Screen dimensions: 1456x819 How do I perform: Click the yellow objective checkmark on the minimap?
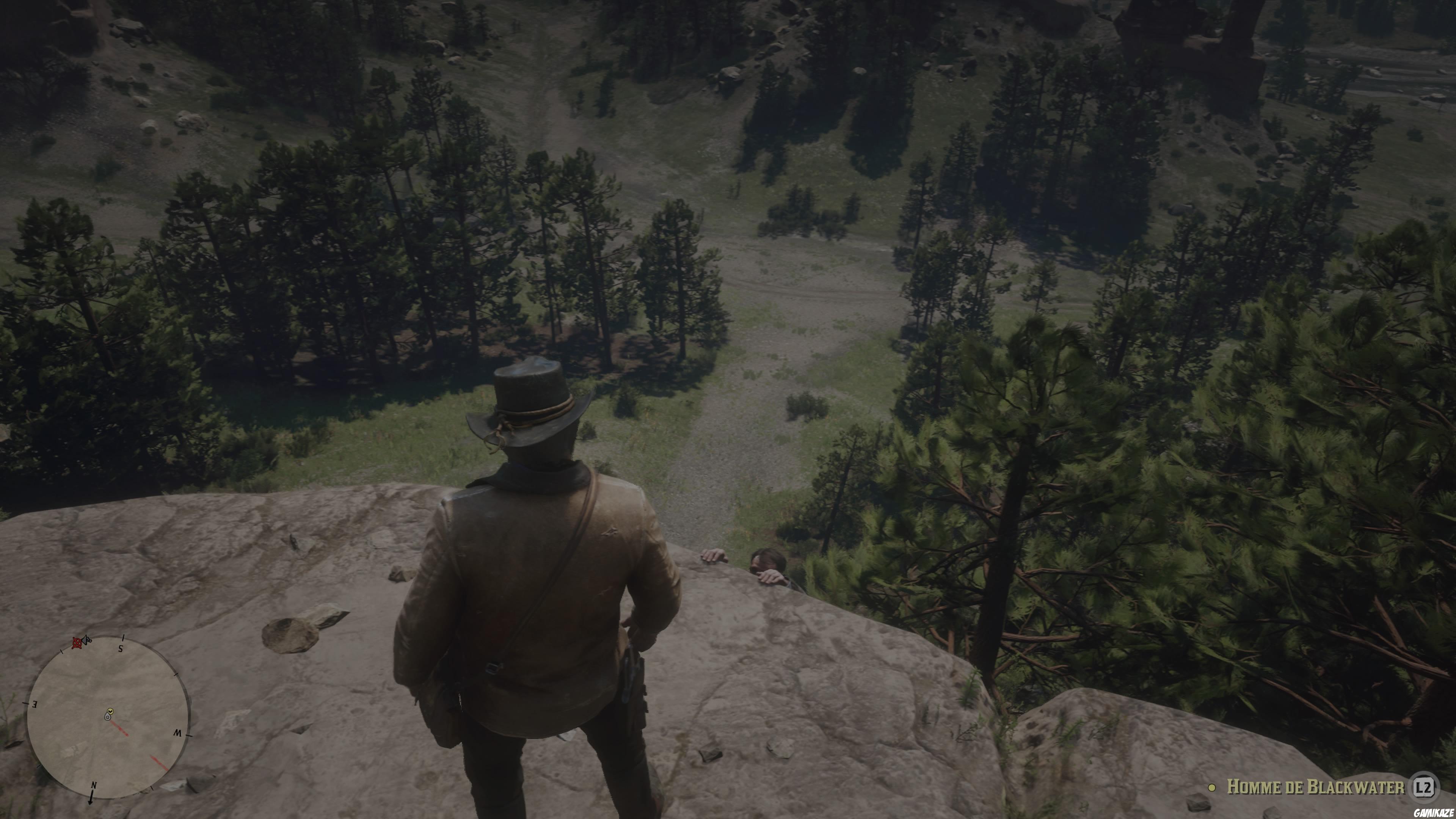point(110,712)
